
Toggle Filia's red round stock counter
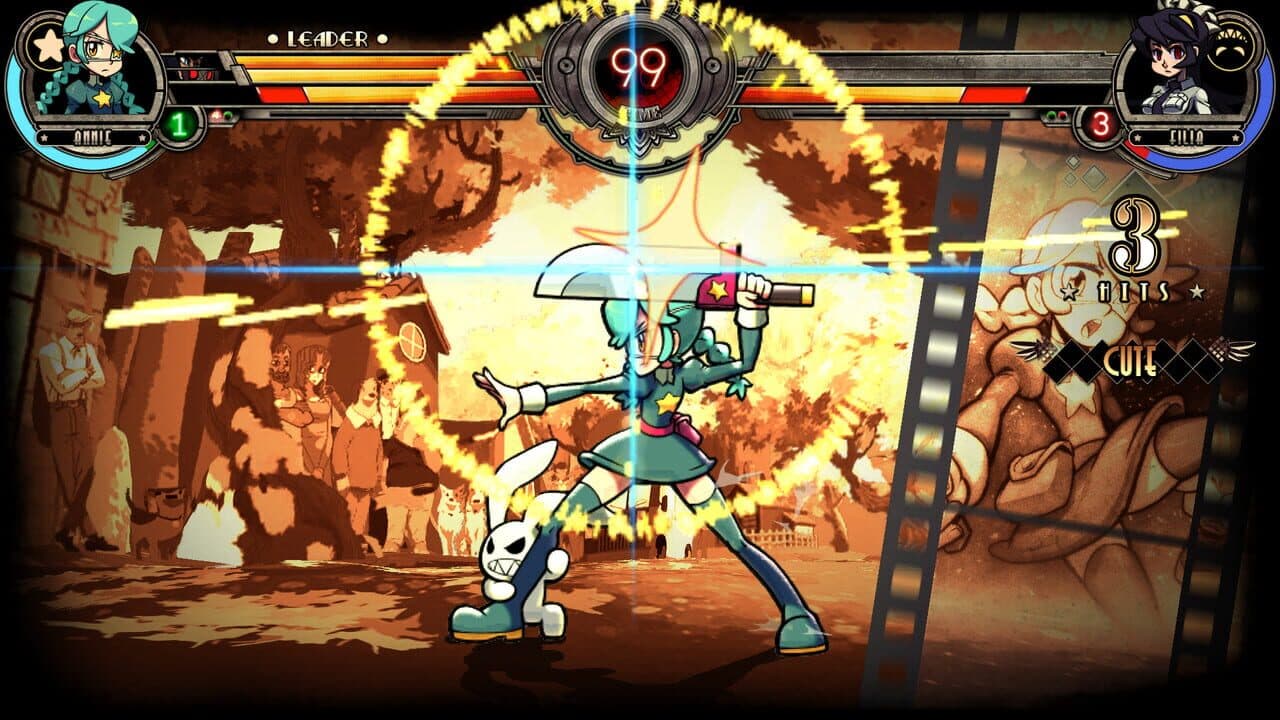point(1101,123)
